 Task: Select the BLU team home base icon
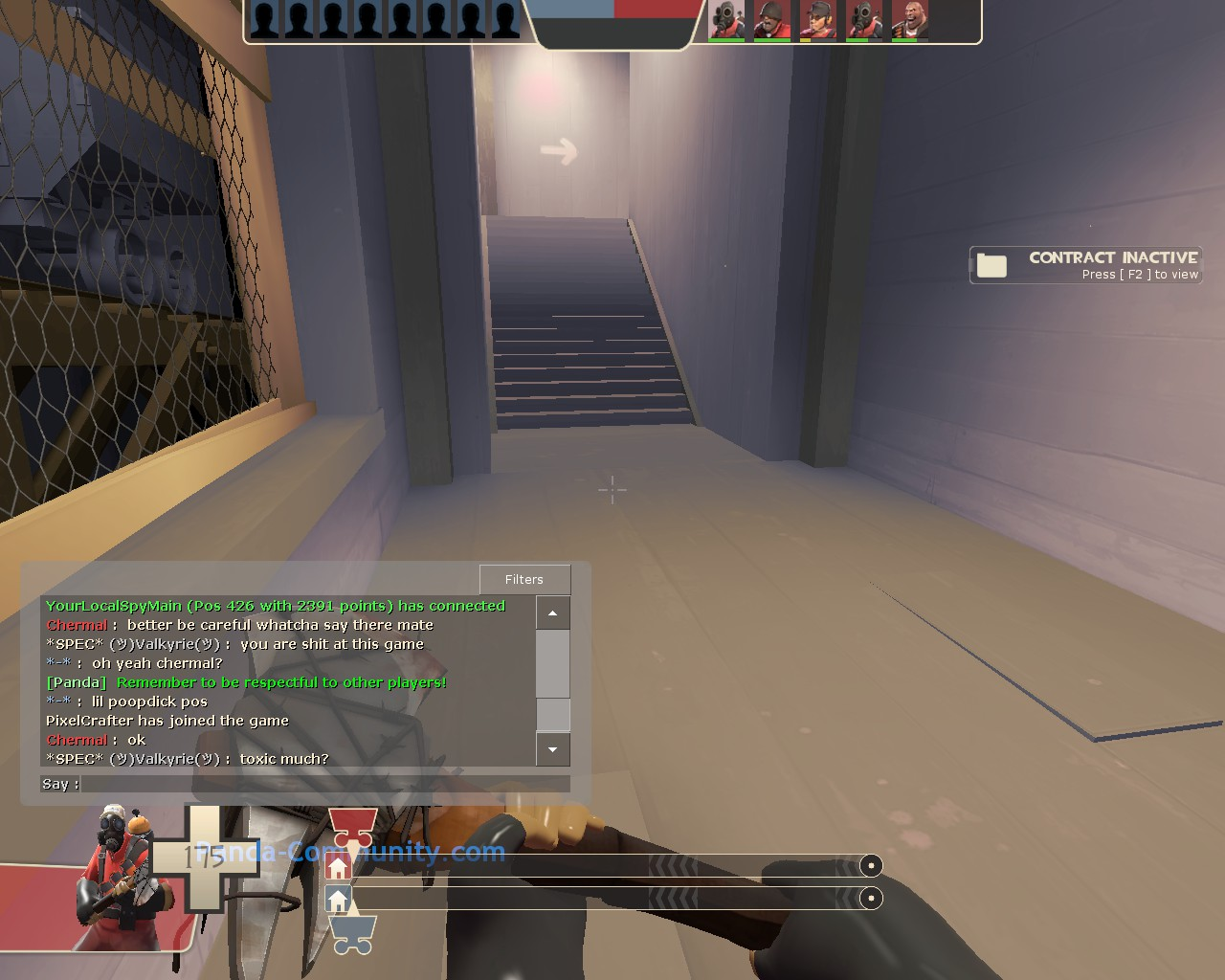pyautogui.click(x=339, y=898)
